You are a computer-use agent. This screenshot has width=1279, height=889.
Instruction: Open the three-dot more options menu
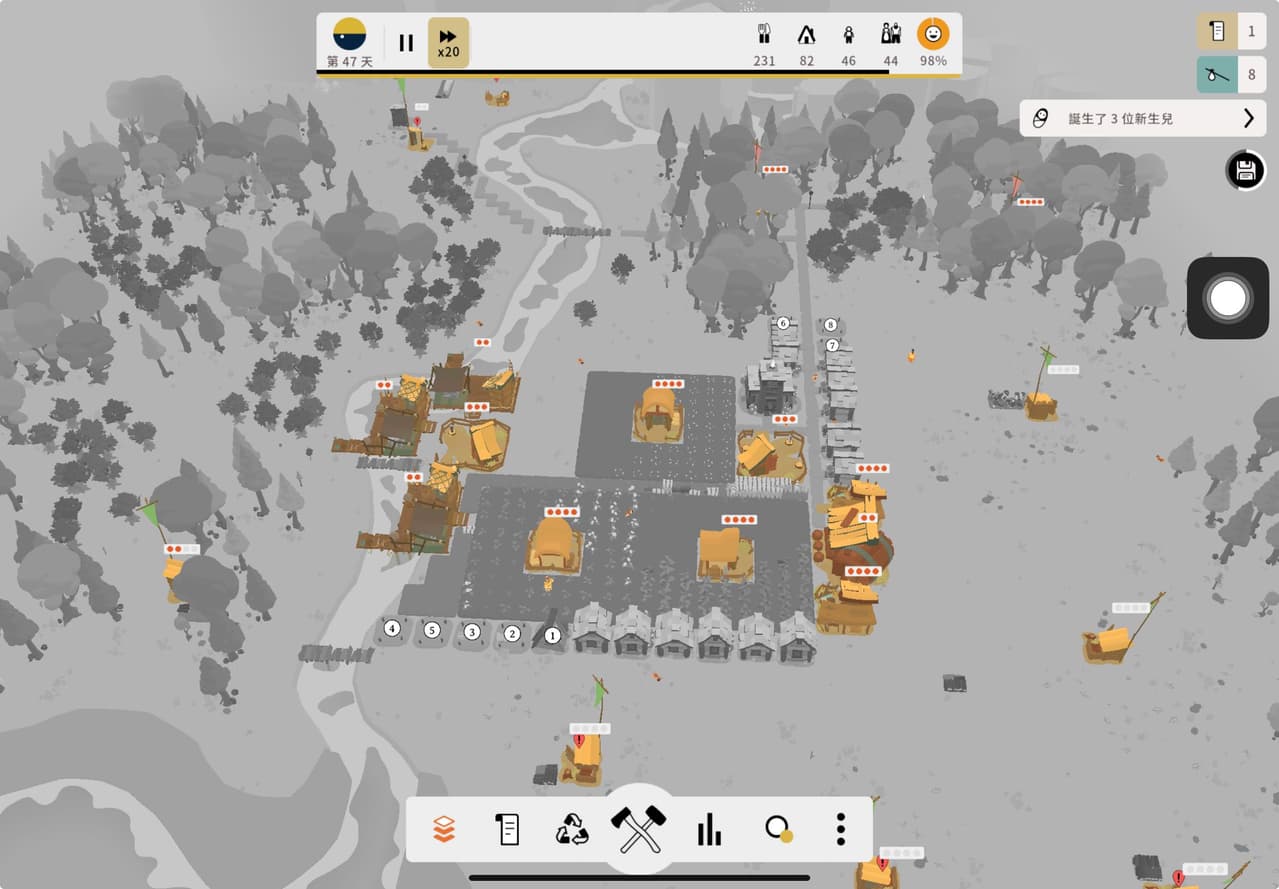(841, 829)
